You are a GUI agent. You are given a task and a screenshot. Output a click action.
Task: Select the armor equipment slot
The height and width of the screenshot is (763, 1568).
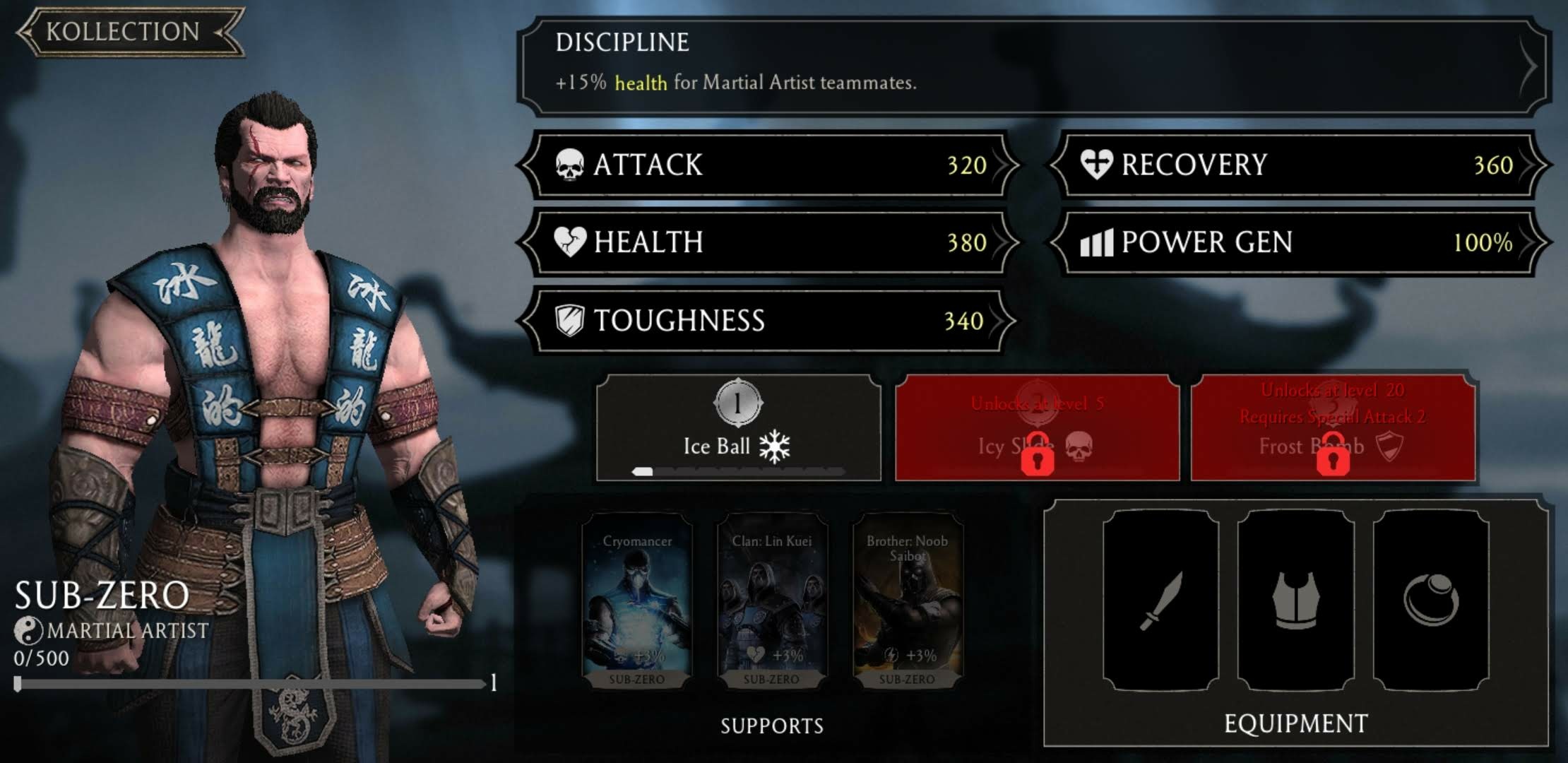click(1295, 601)
